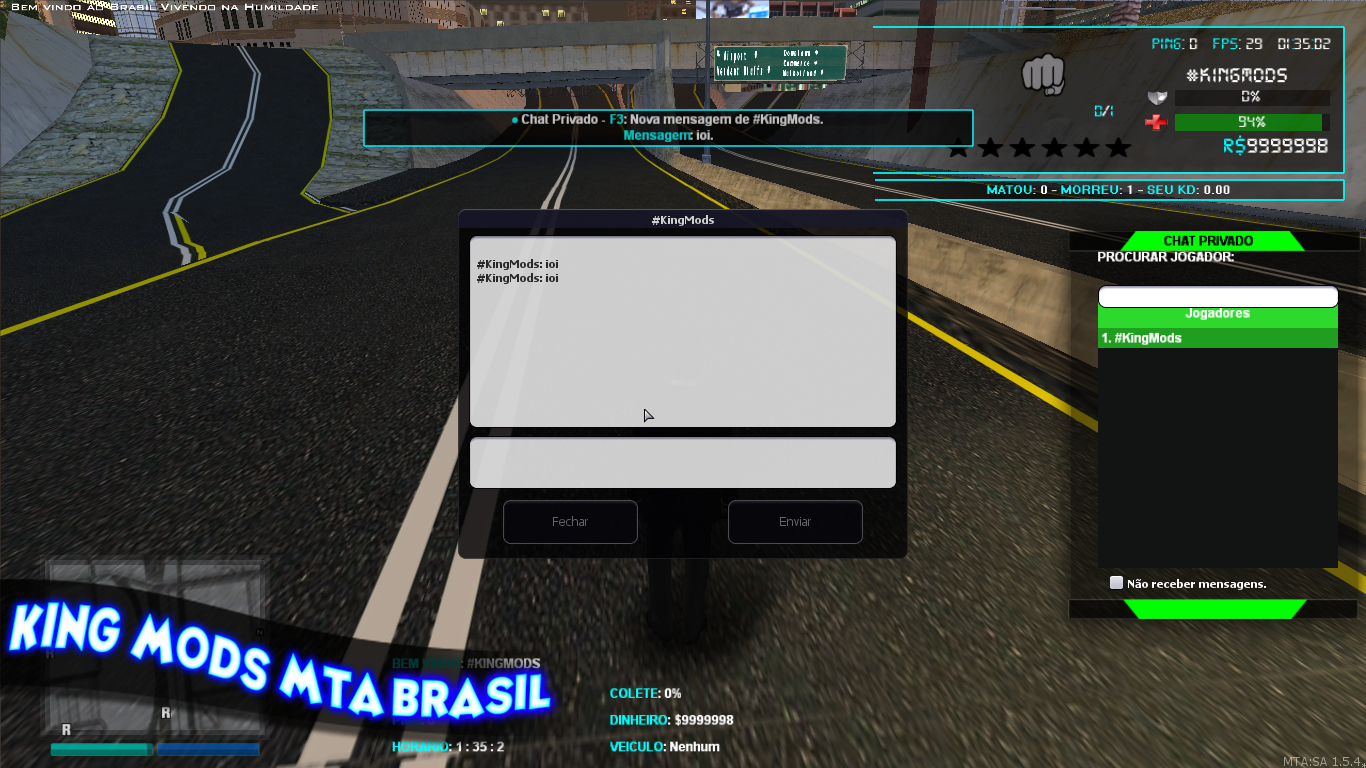Expand the Jogadores list header
The image size is (1366, 768).
[1217, 313]
